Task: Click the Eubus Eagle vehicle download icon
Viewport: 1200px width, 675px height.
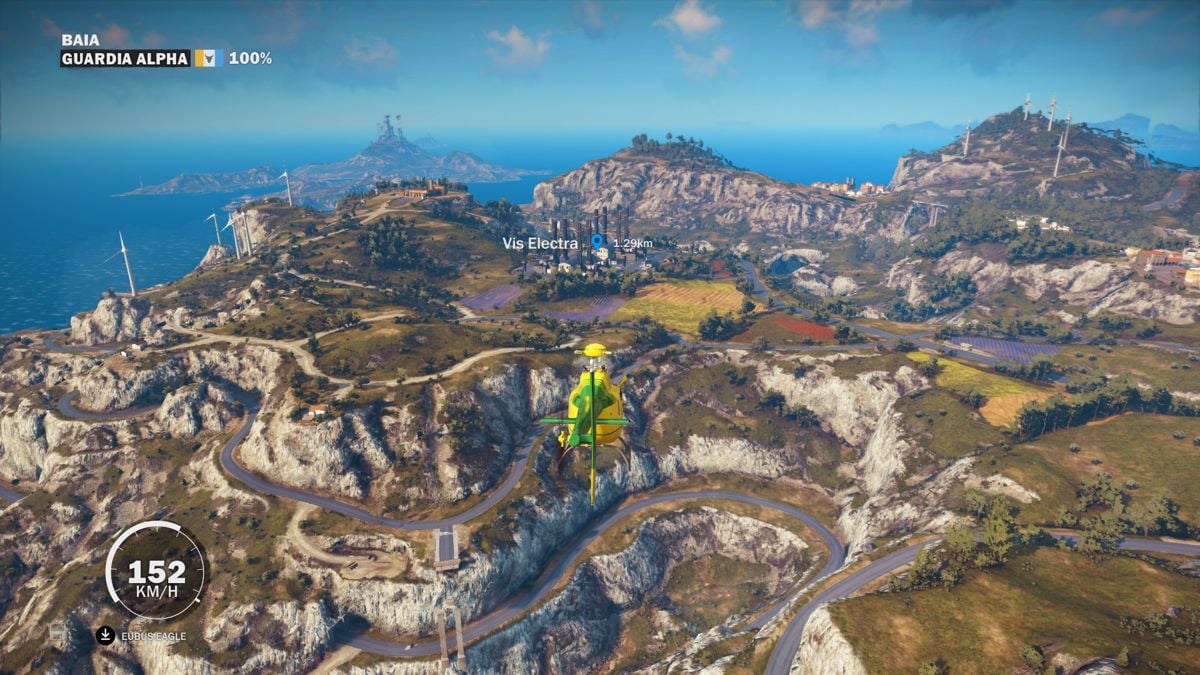Action: (x=105, y=635)
